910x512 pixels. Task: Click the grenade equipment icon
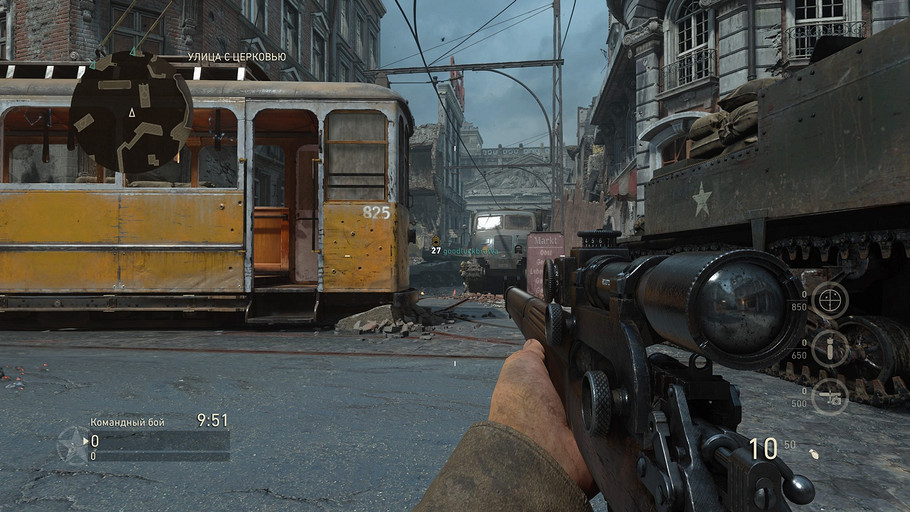(813, 453)
